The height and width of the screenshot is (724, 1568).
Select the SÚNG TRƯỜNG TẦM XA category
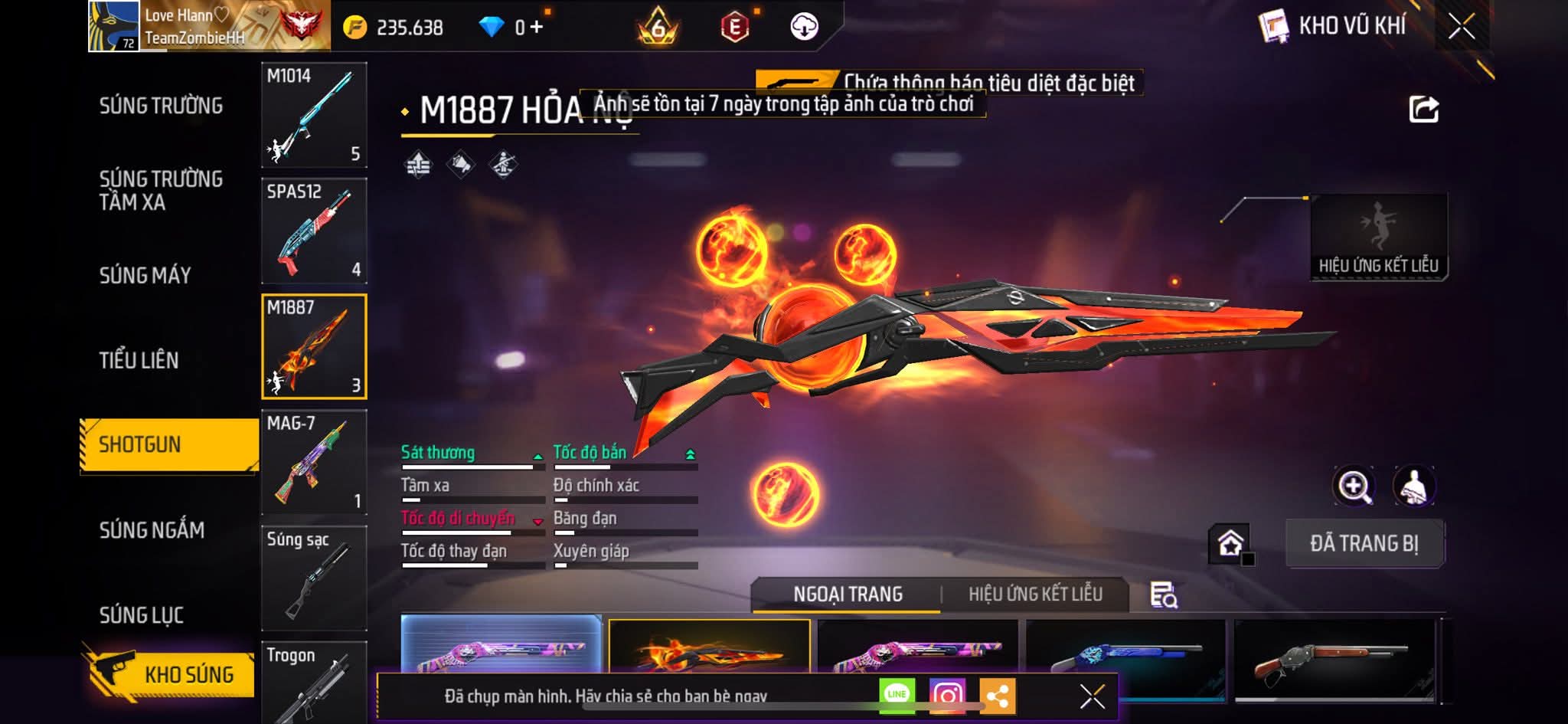tap(161, 190)
